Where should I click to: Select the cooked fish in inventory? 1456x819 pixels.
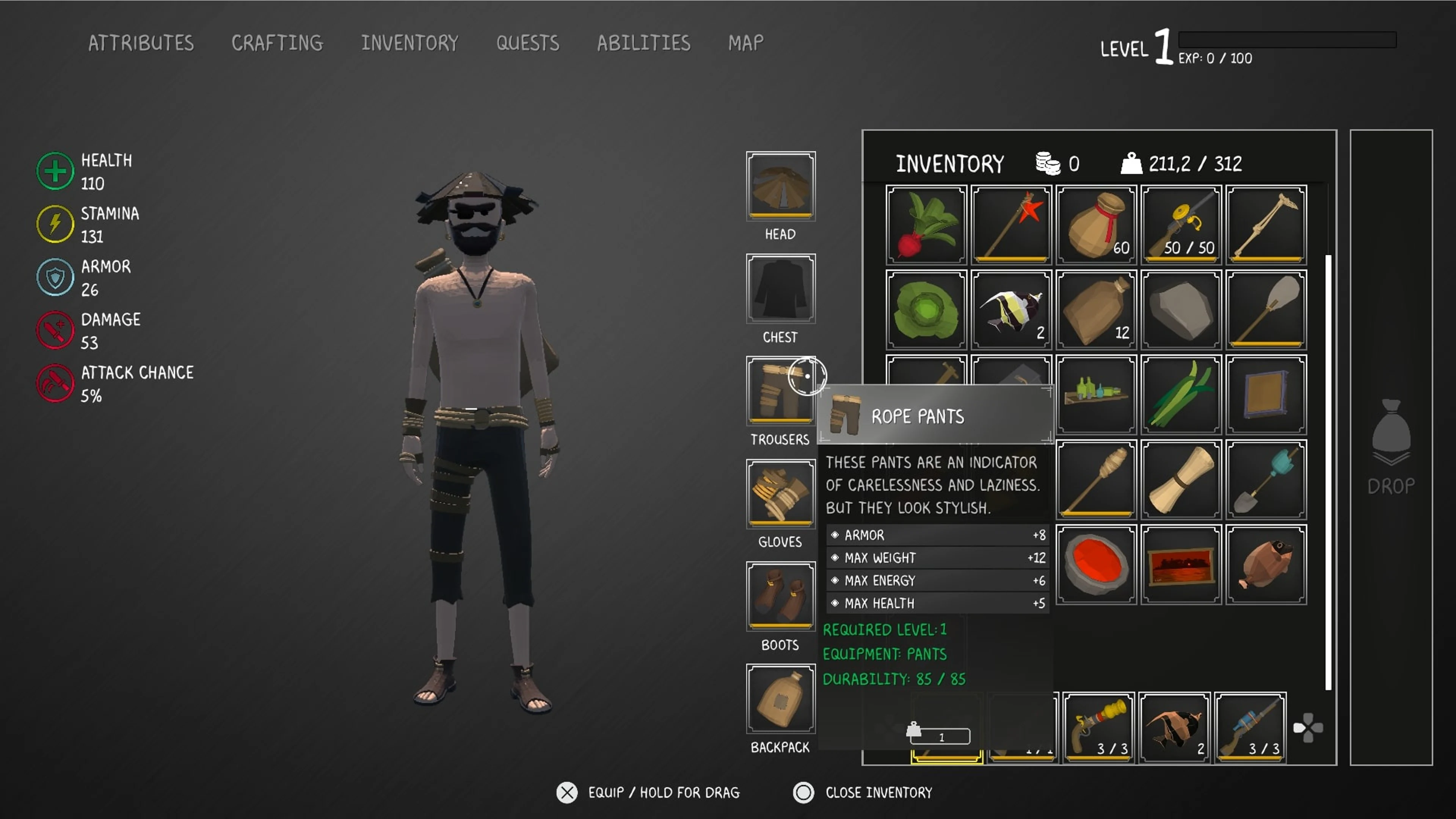(x=1266, y=563)
